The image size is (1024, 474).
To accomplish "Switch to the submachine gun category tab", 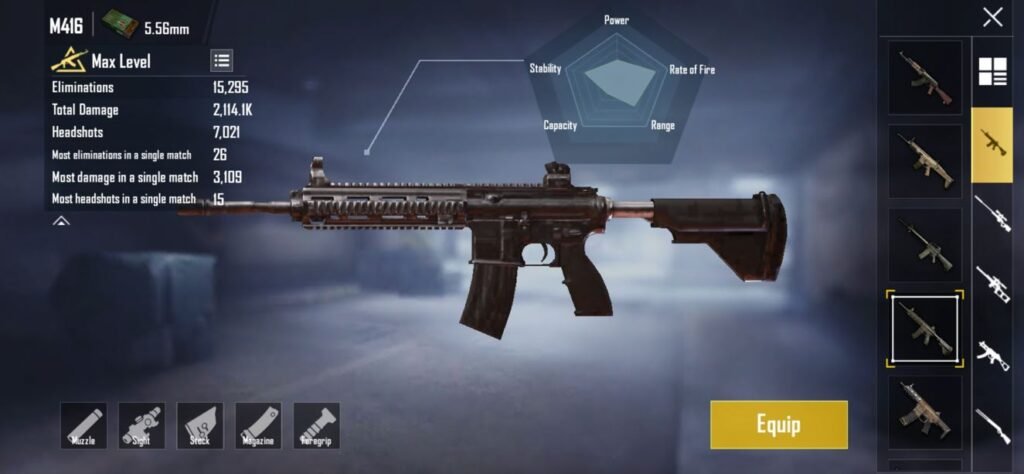I will (x=992, y=355).
